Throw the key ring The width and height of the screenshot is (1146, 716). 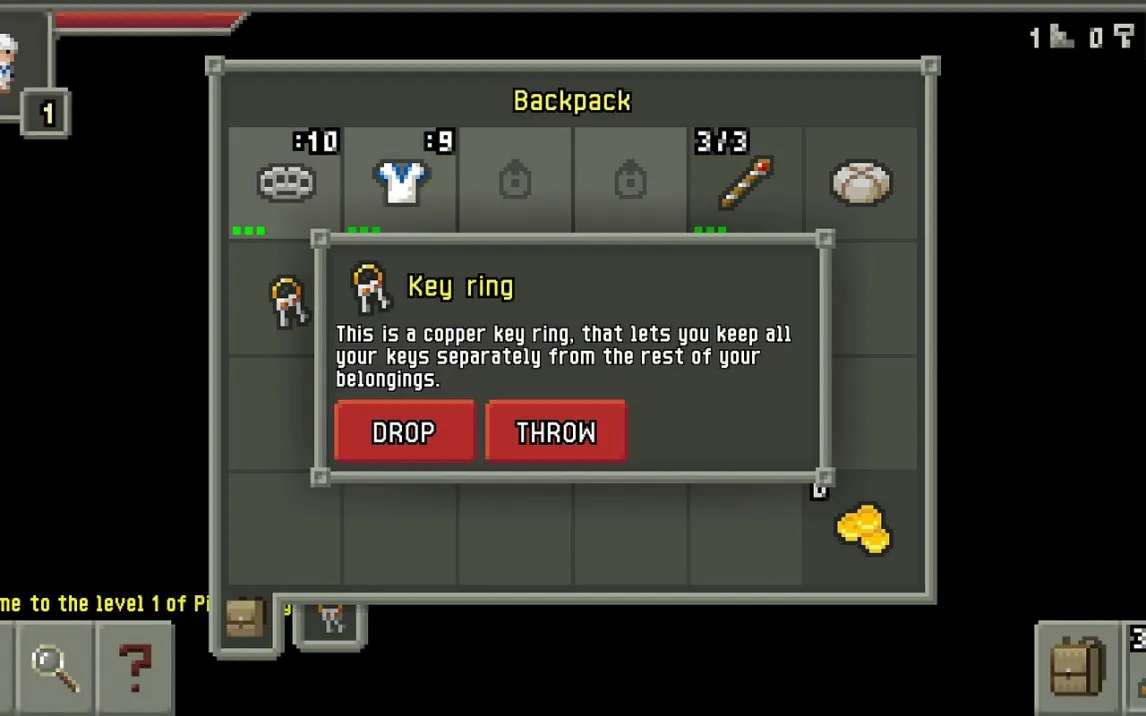coord(556,431)
